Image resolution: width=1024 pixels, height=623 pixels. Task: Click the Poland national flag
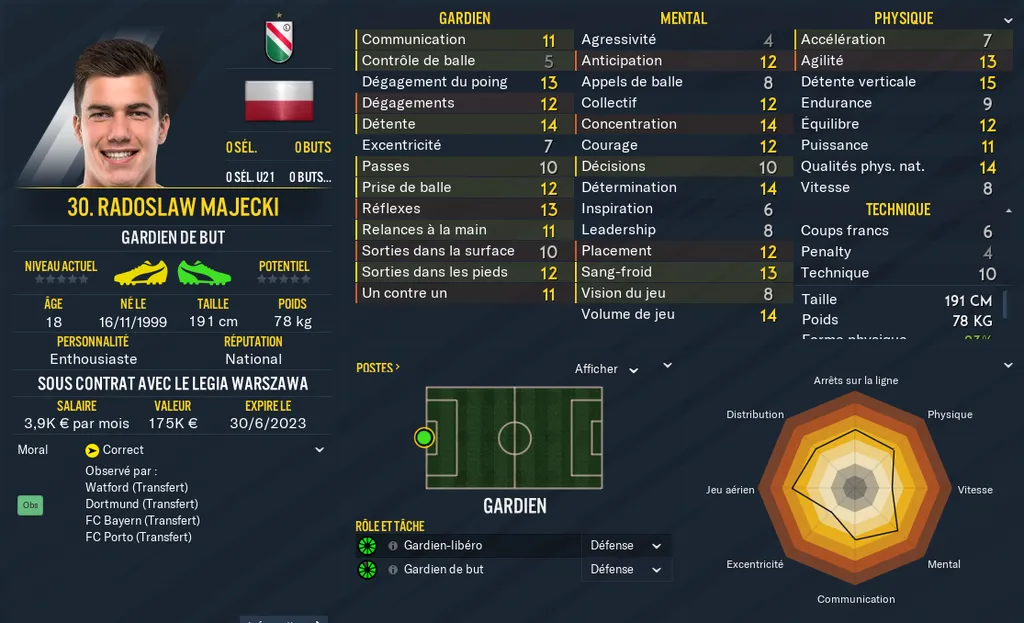click(x=279, y=101)
